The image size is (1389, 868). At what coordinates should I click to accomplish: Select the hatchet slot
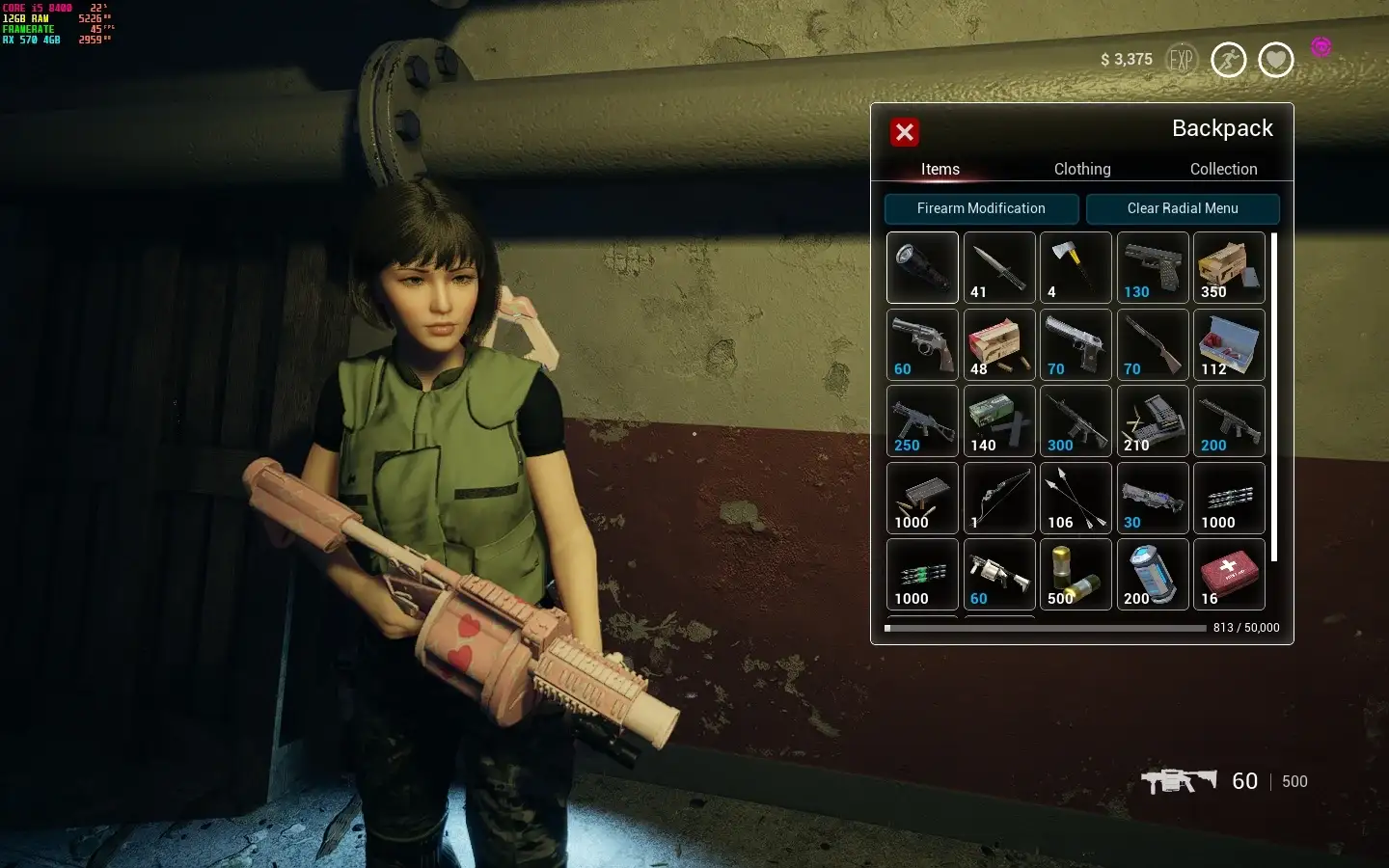pos(1076,267)
